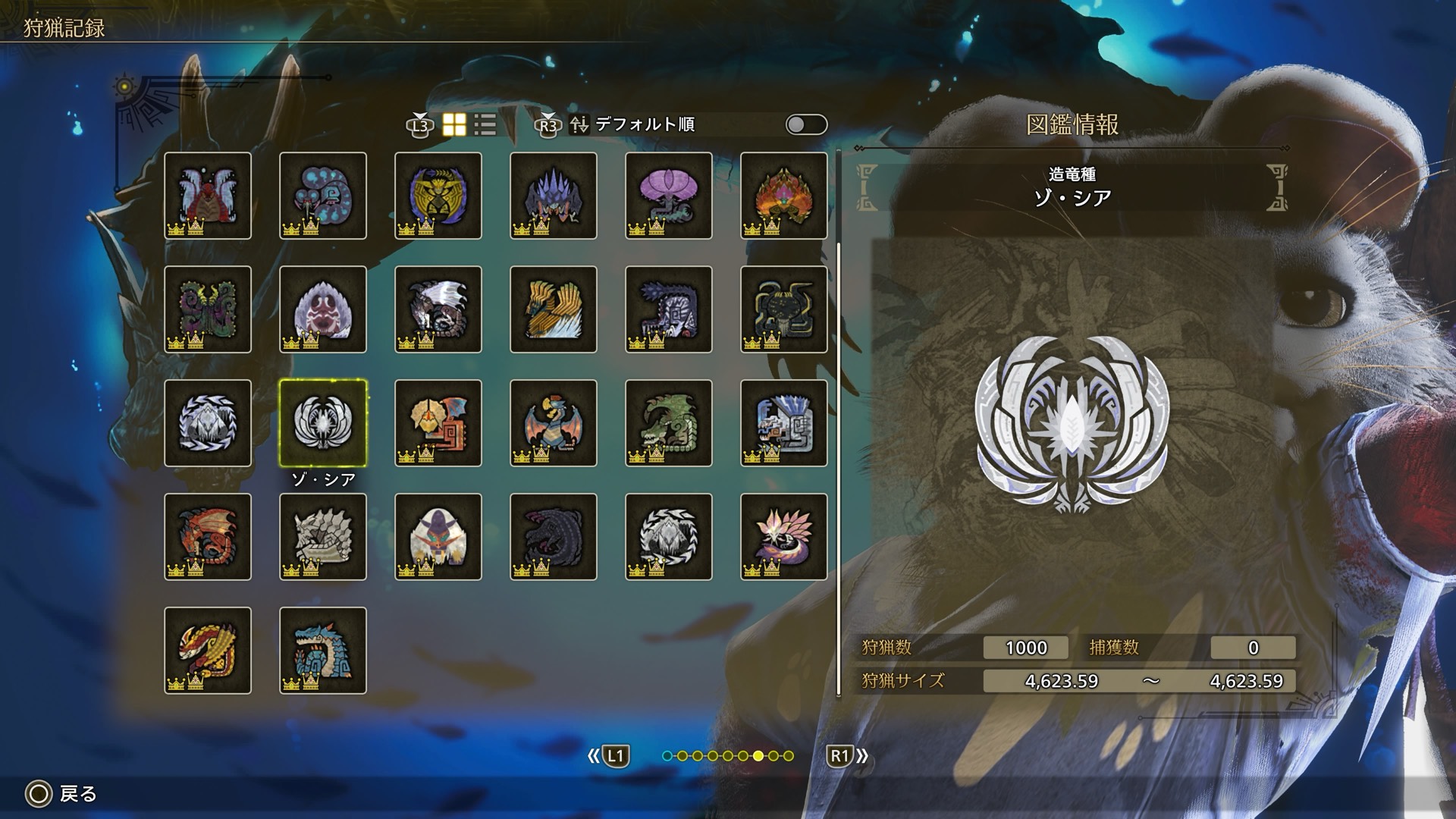Open the red Rathalos entry
The height and width of the screenshot is (819, 1456).
pos(208,537)
